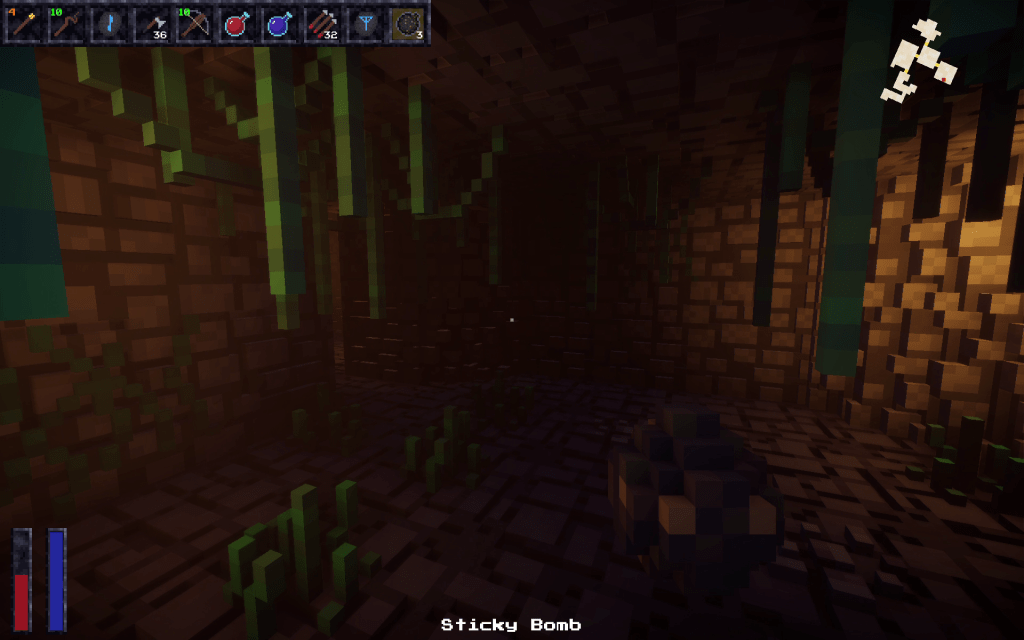Select the throwing axe slot
The height and width of the screenshot is (640, 1024).
click(152, 24)
